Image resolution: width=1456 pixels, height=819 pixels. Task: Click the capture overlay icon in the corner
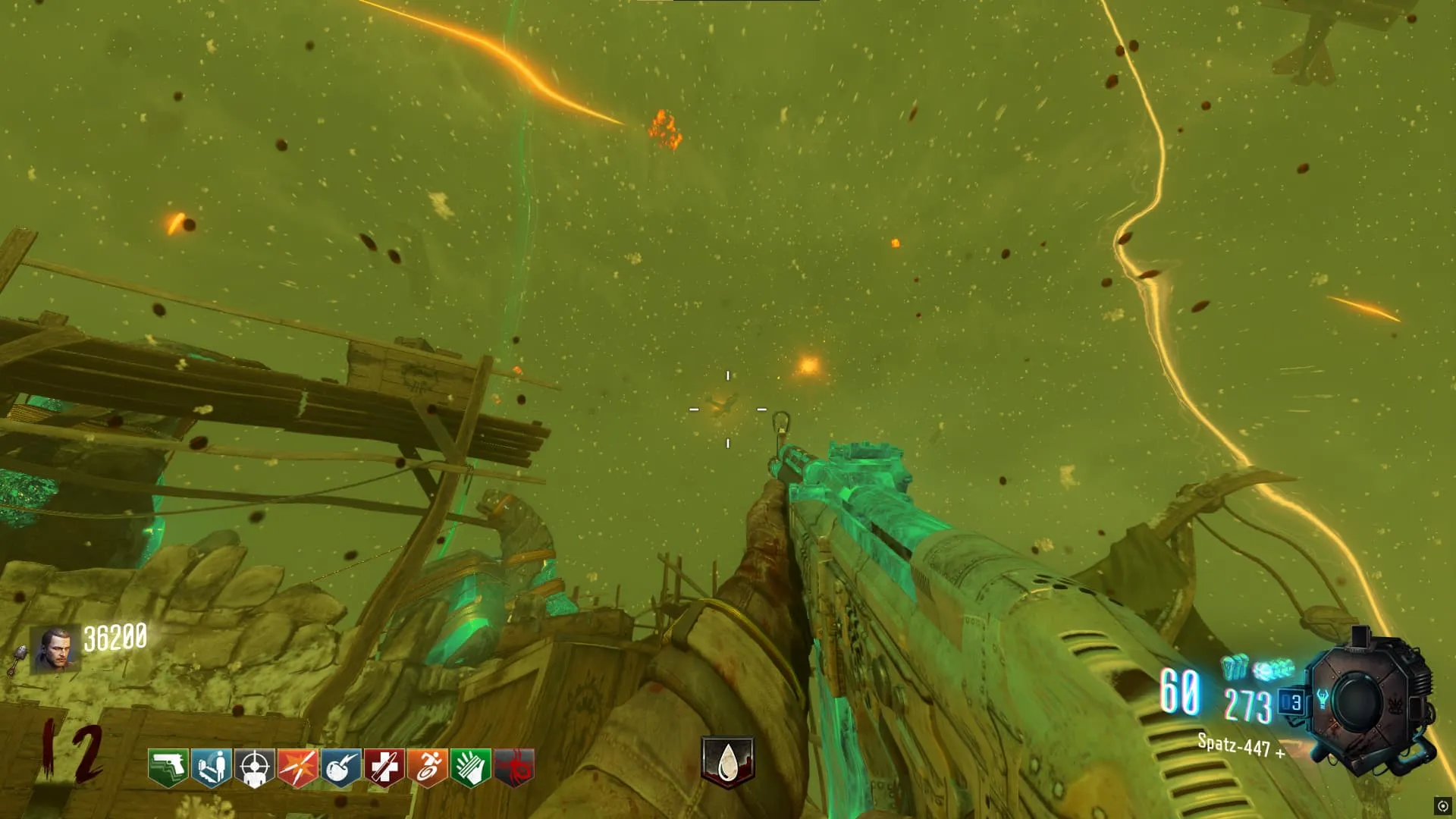[x=1442, y=805]
